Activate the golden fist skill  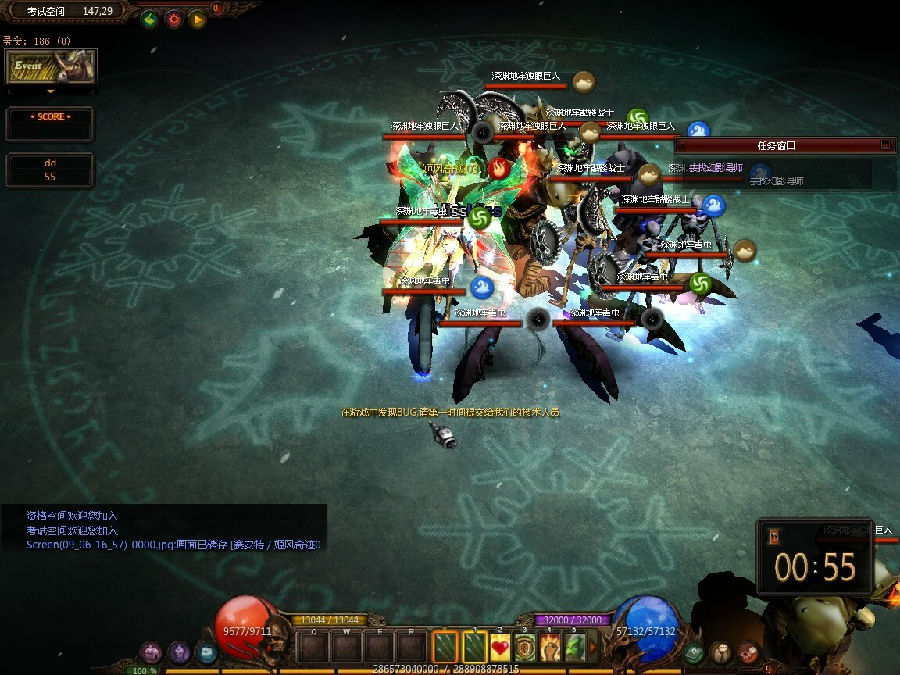tap(550, 647)
